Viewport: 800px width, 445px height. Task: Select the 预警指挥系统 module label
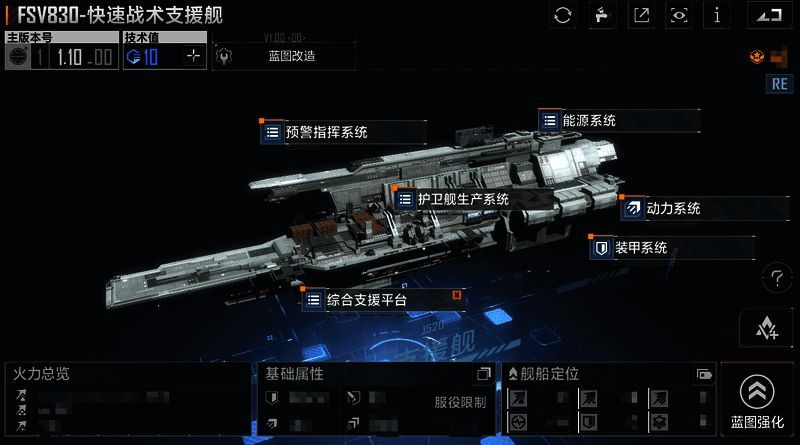[326, 132]
